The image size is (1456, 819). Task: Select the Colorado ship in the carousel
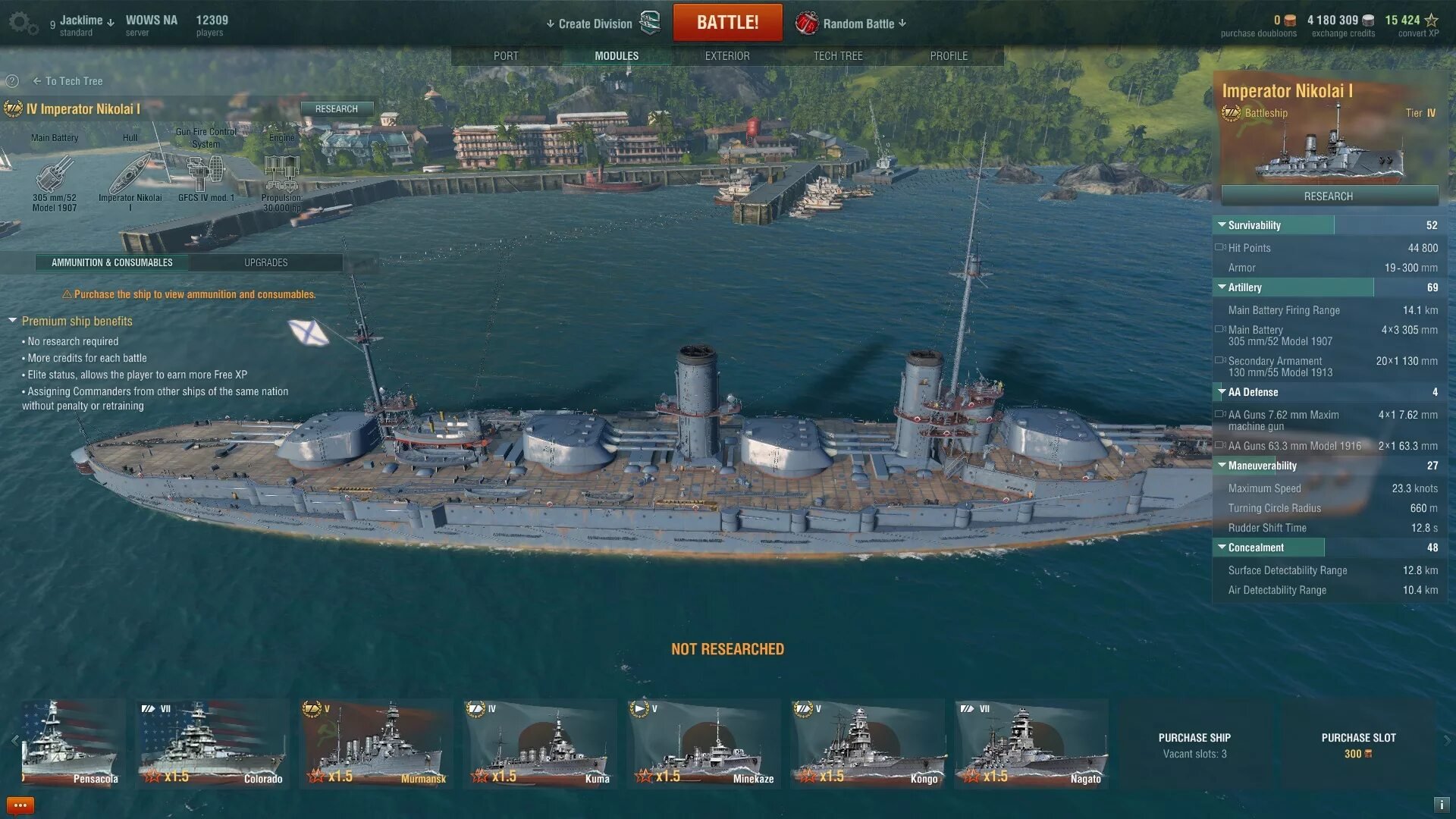(212, 743)
